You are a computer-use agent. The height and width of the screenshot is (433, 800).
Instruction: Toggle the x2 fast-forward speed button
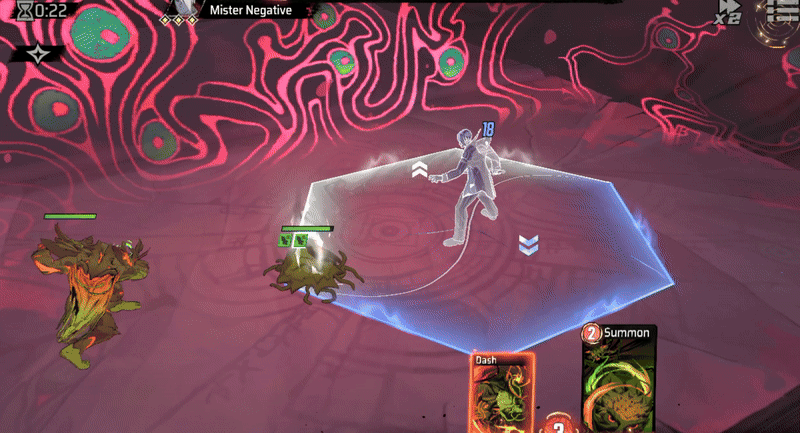tap(728, 12)
